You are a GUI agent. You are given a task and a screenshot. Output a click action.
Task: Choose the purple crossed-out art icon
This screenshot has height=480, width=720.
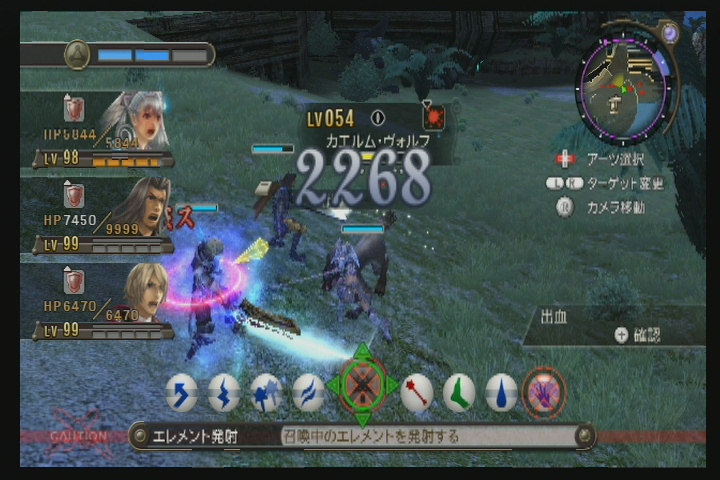(544, 392)
